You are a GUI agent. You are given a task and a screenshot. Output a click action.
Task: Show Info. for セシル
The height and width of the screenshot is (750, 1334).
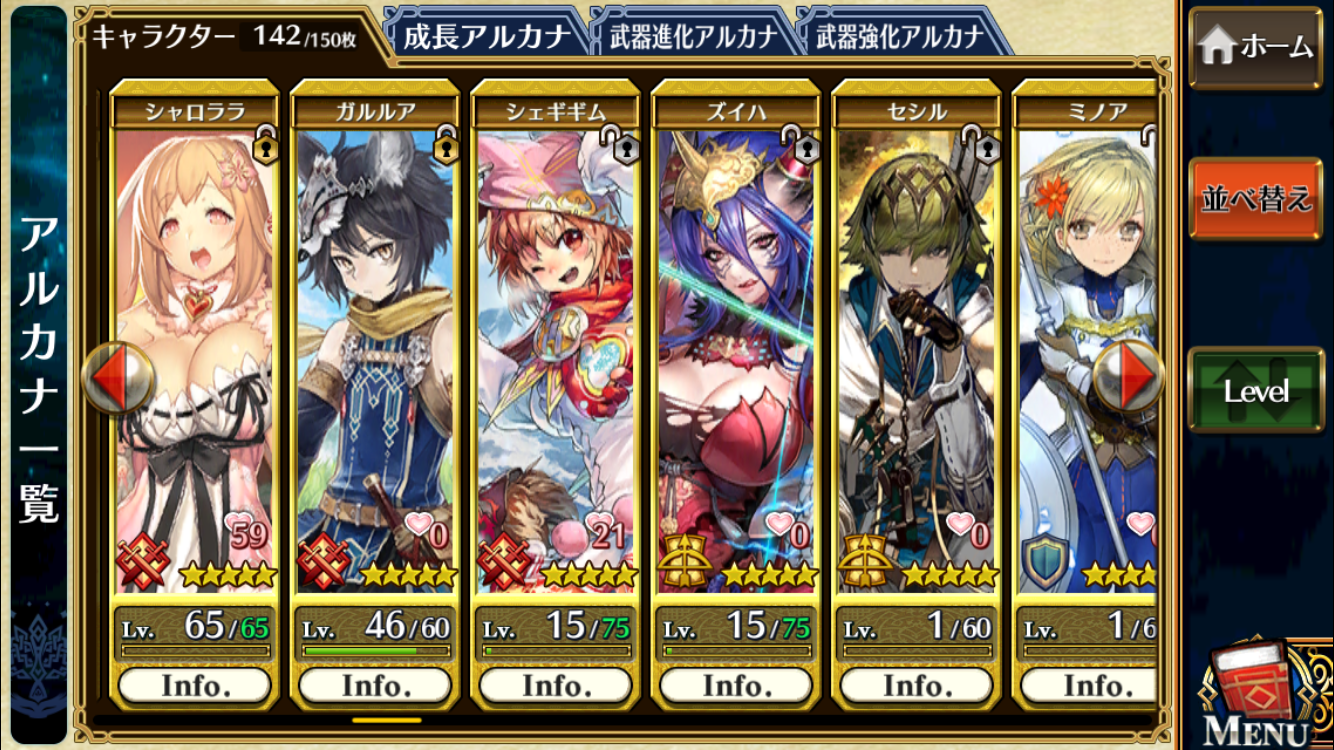click(x=916, y=686)
